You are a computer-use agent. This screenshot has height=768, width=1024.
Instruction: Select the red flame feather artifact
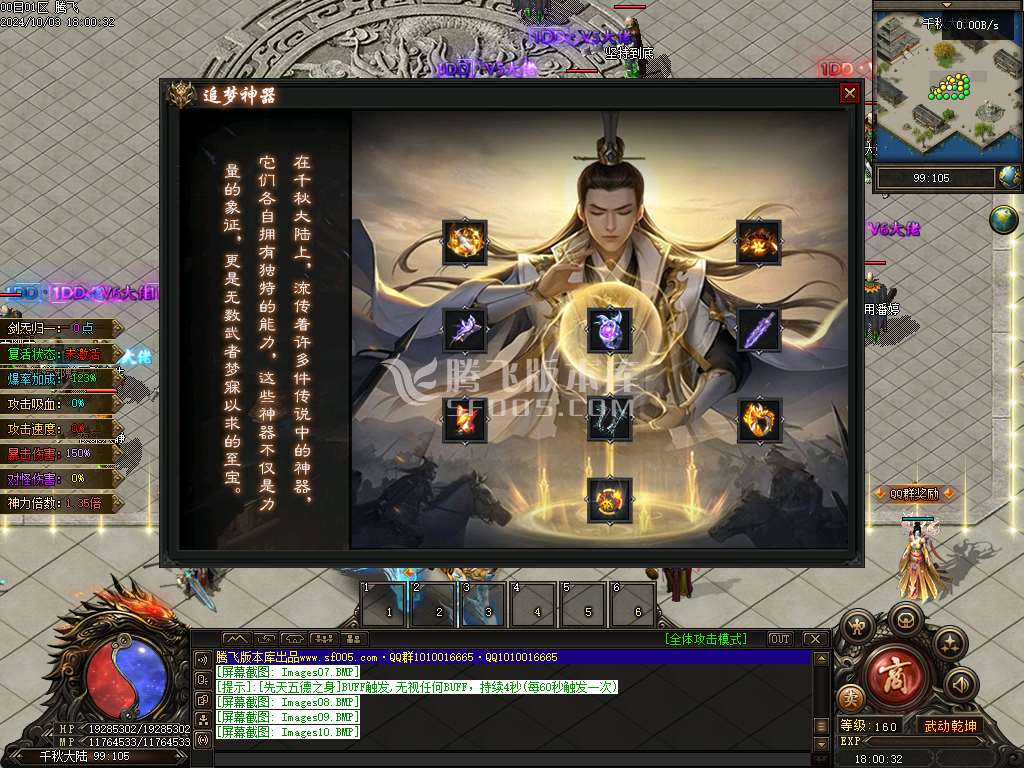pos(465,420)
